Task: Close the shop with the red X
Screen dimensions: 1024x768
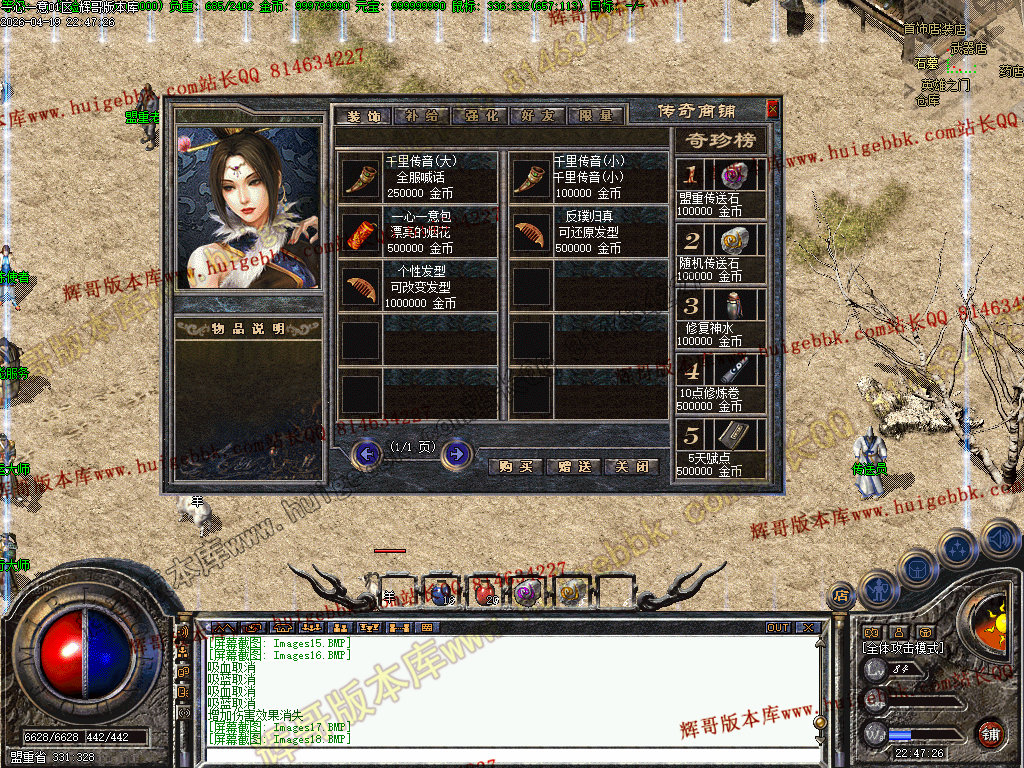Action: [772, 109]
